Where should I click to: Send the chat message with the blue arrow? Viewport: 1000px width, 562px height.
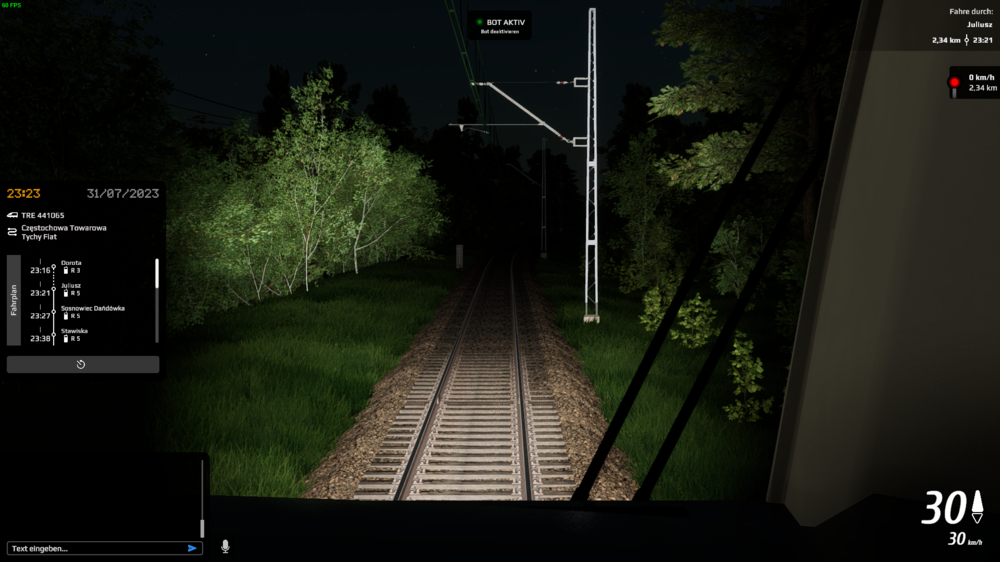pyautogui.click(x=192, y=548)
